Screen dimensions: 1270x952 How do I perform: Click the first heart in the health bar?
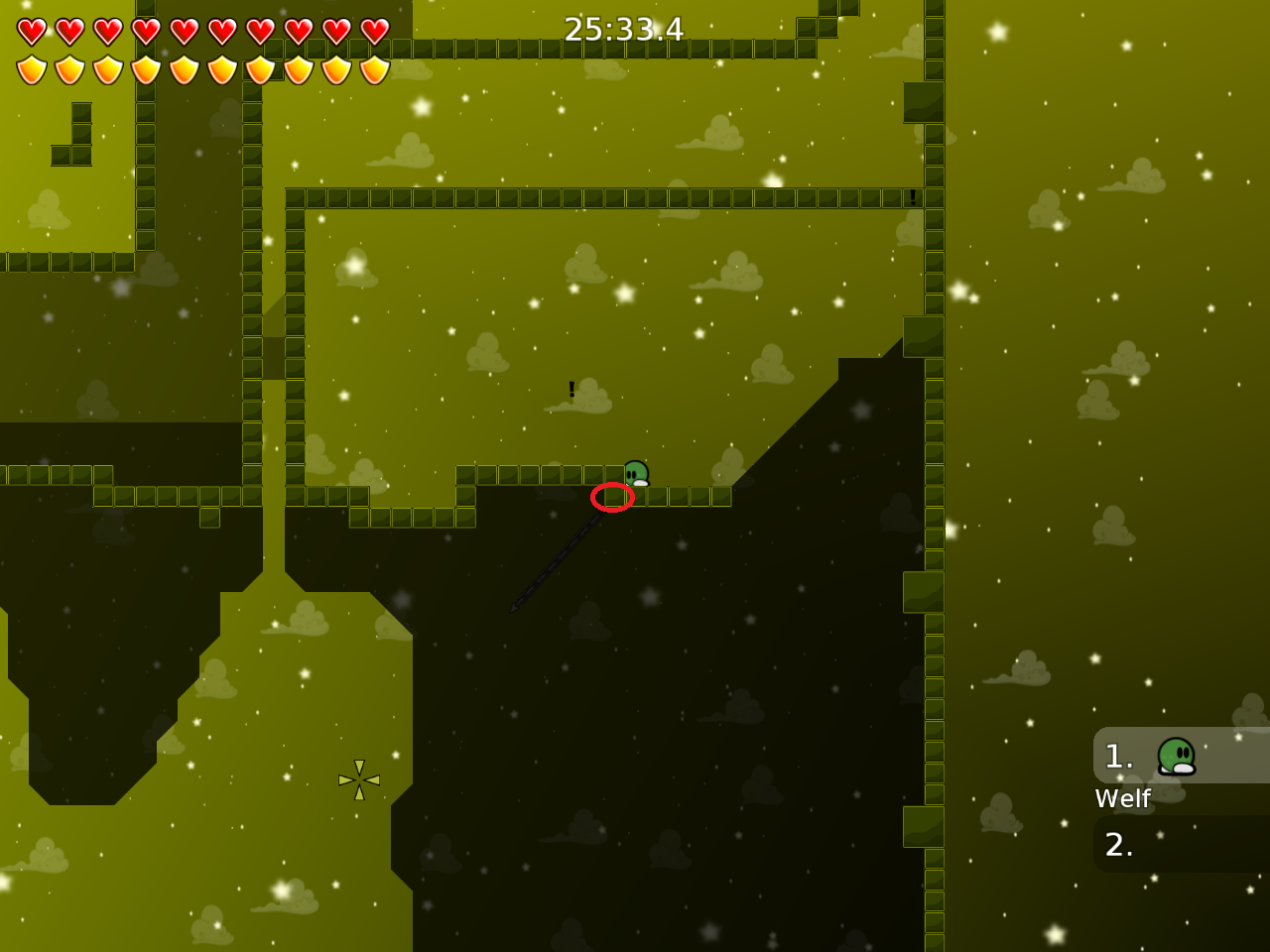(x=32, y=32)
